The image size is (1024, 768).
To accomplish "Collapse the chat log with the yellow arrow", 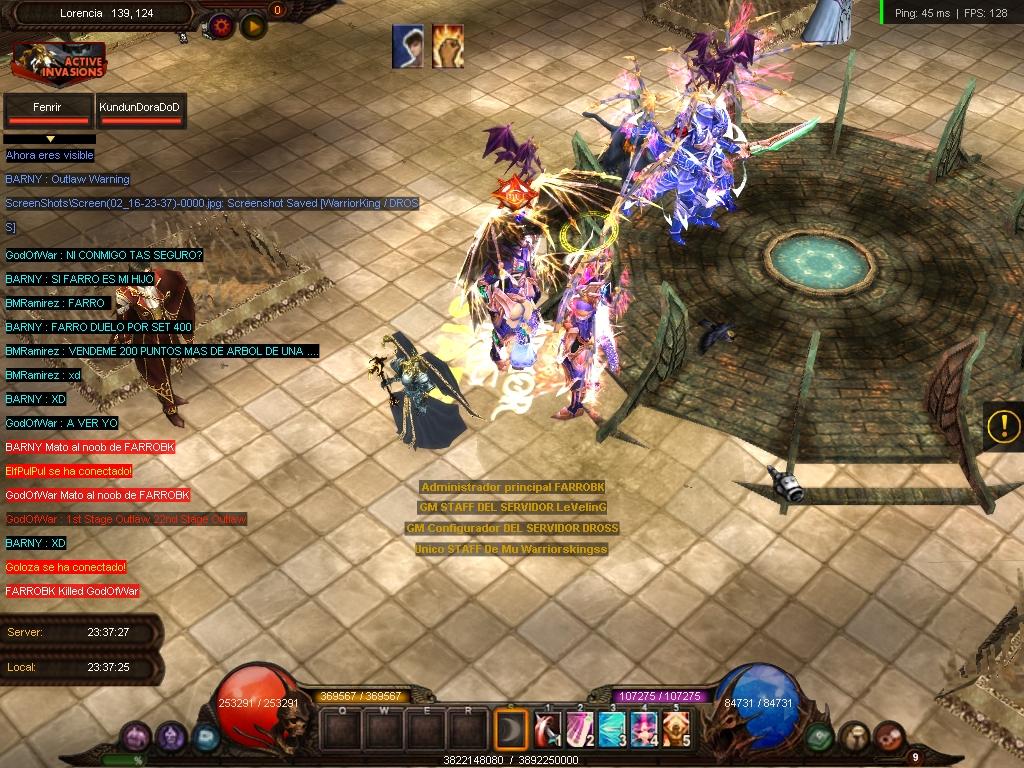I will point(50,139).
